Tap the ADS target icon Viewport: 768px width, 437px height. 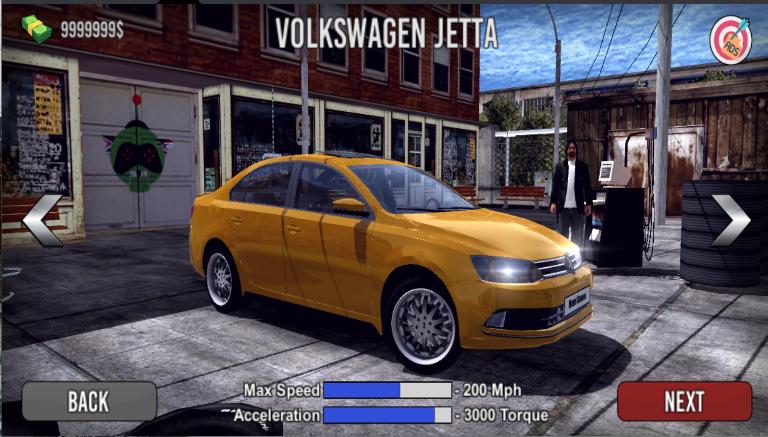point(730,40)
